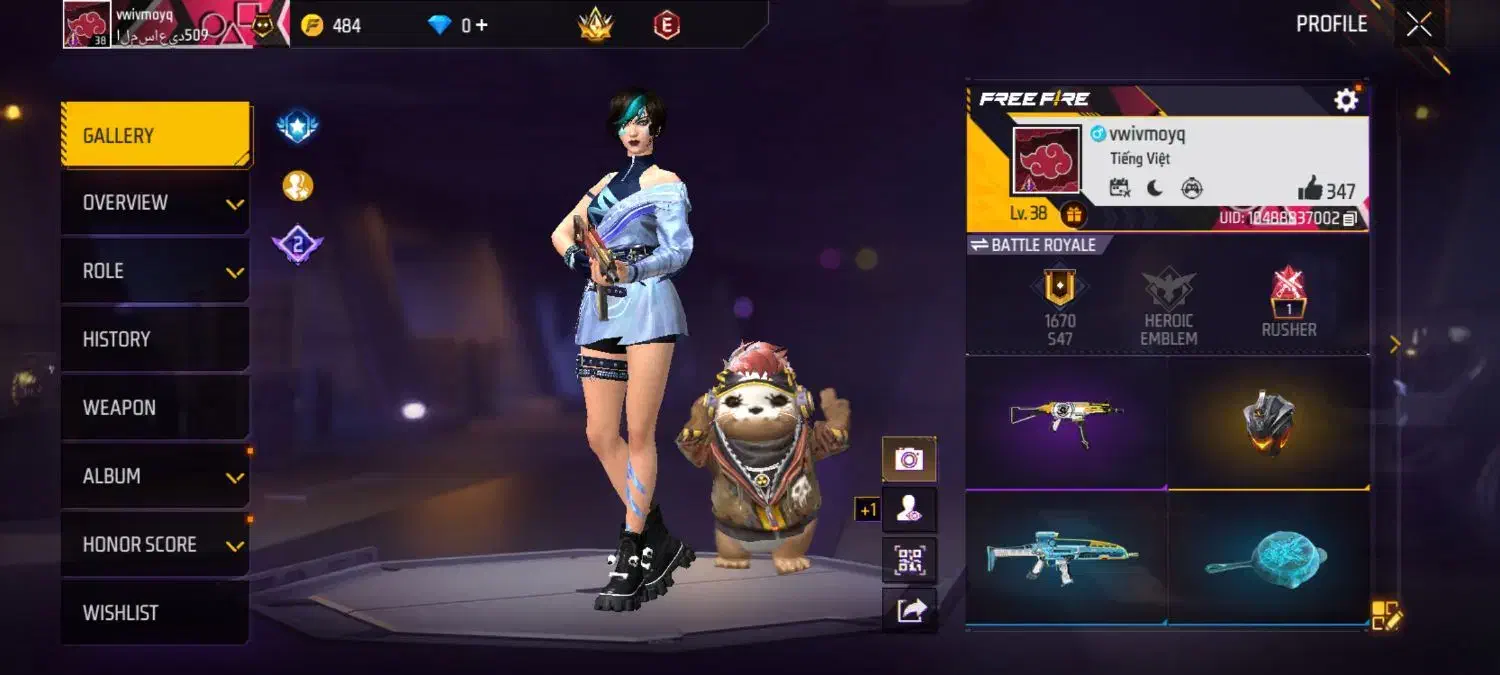This screenshot has height=675, width=1500.
Task: Switch to the Role tab
Action: pos(155,271)
